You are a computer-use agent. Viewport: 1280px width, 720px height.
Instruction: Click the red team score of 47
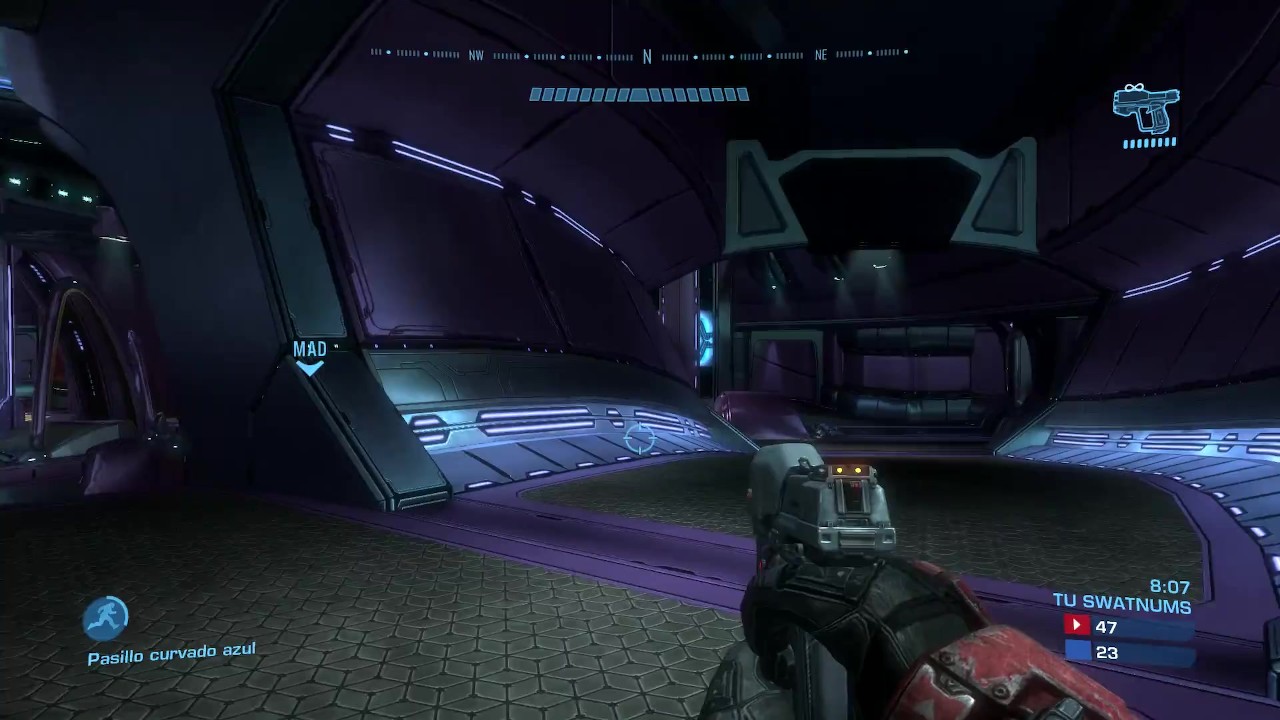(1104, 627)
